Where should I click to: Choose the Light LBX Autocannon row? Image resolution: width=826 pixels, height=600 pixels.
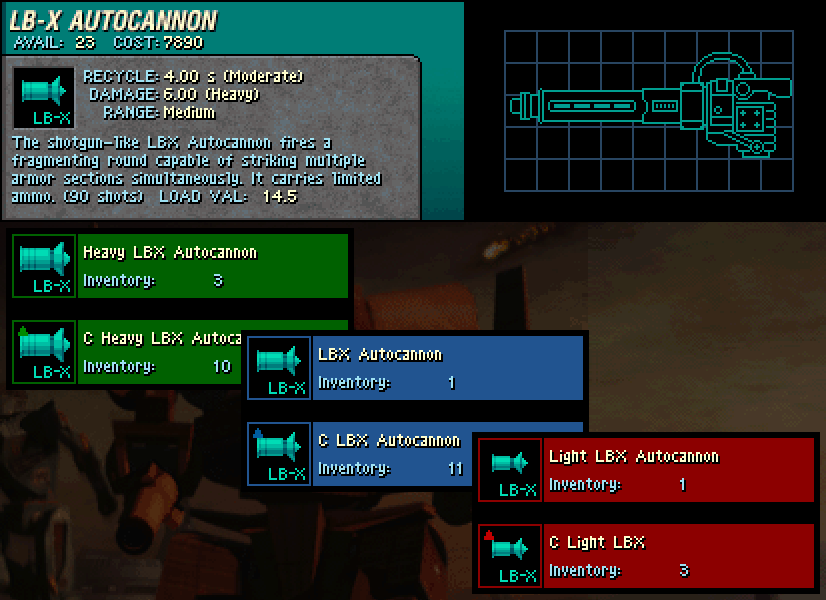pyautogui.click(x=679, y=471)
